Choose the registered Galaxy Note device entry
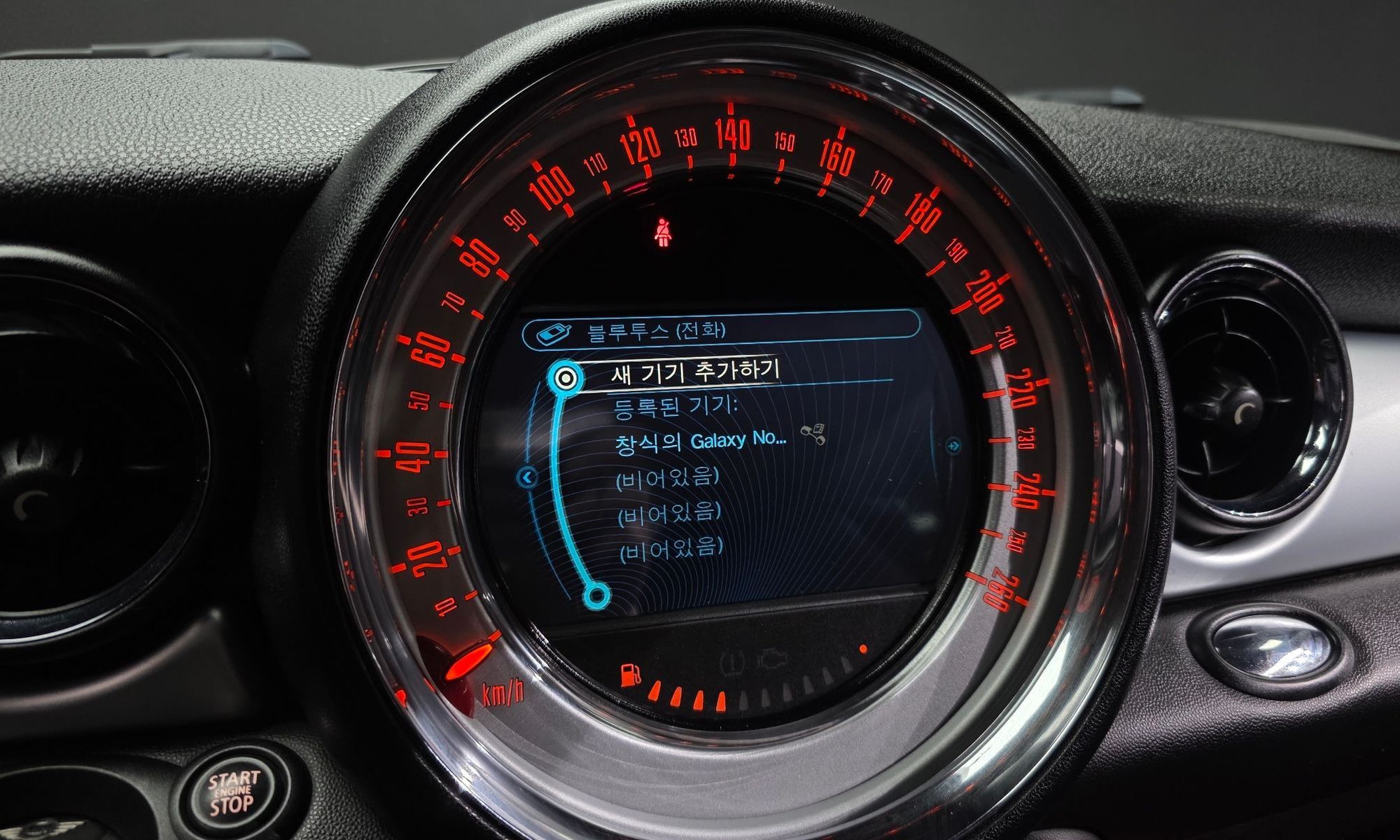Viewport: 1400px width, 840px height. [701, 442]
